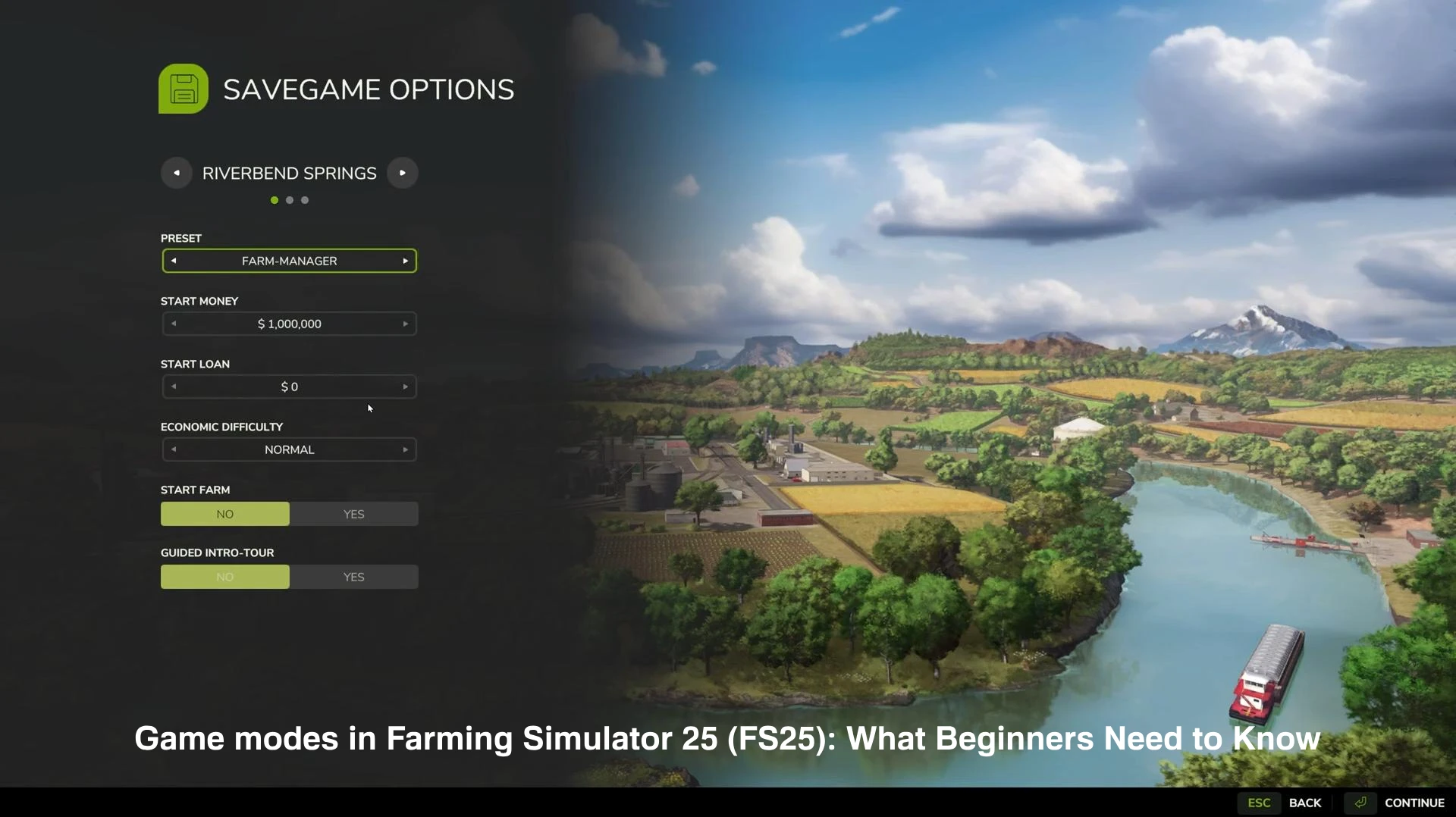Click the floppy disk savegame icon

[x=182, y=89]
